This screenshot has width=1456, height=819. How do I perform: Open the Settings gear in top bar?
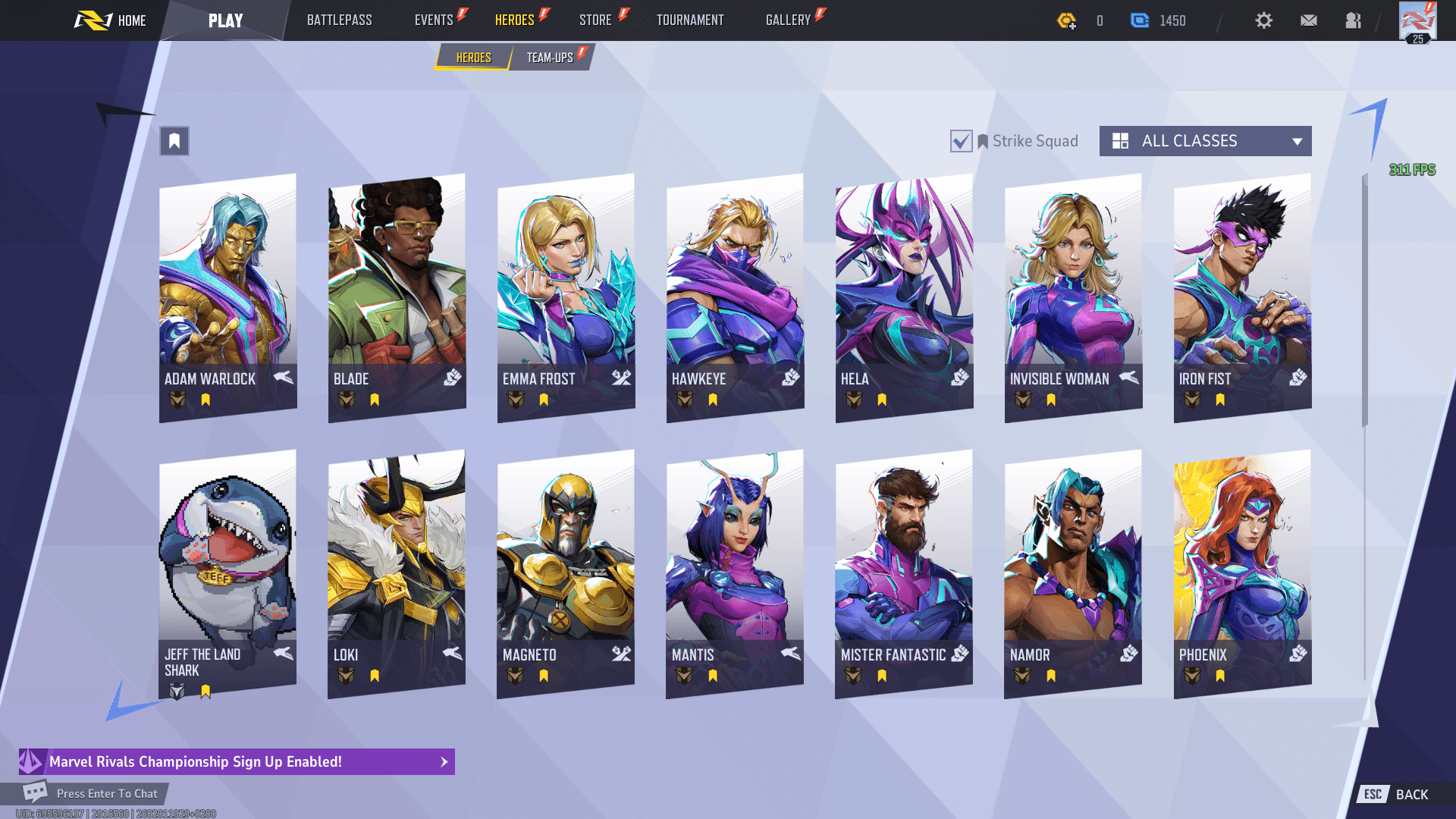click(x=1263, y=20)
